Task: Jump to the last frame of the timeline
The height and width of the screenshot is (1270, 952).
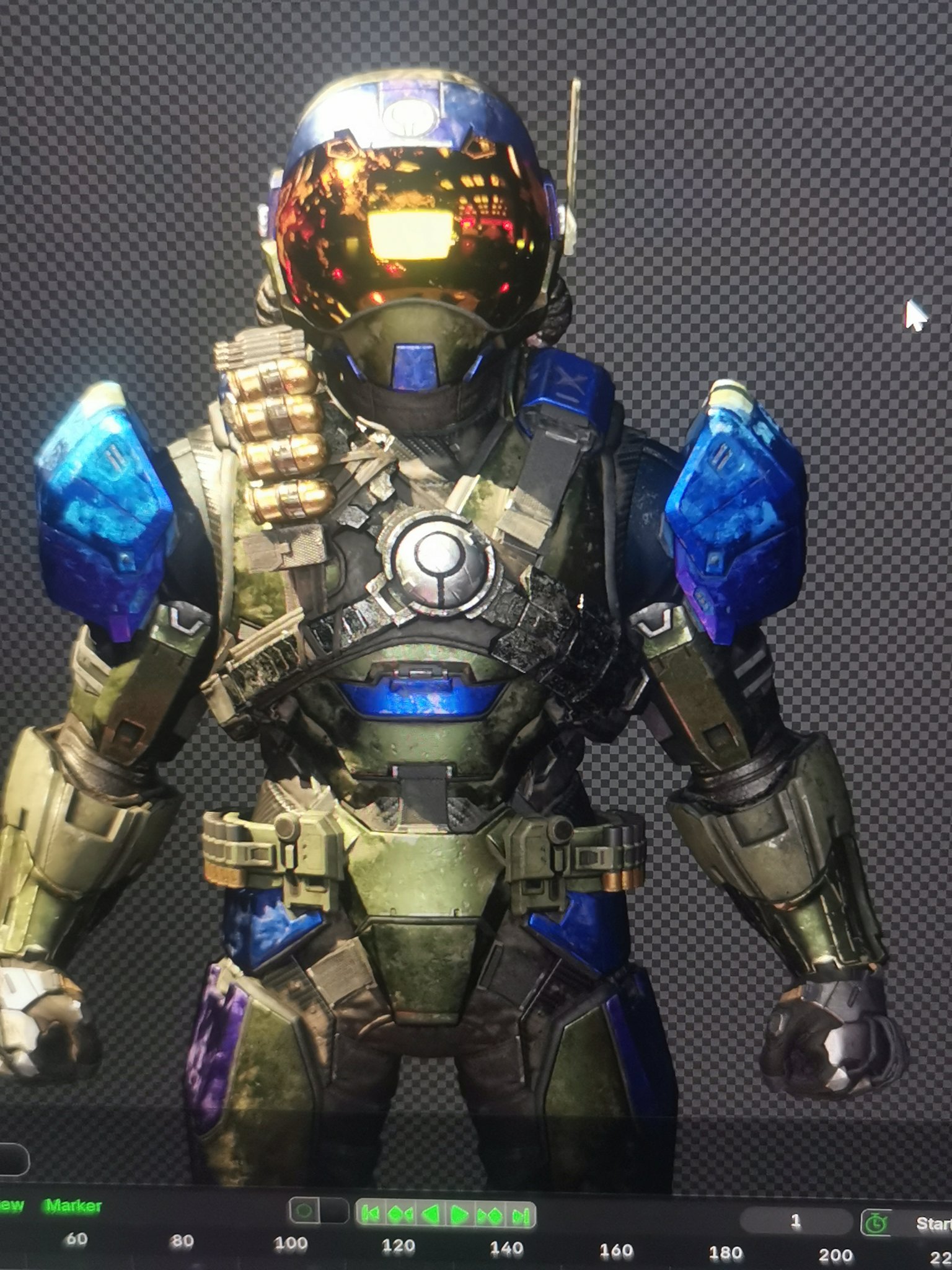Action: pyautogui.click(x=519, y=1215)
